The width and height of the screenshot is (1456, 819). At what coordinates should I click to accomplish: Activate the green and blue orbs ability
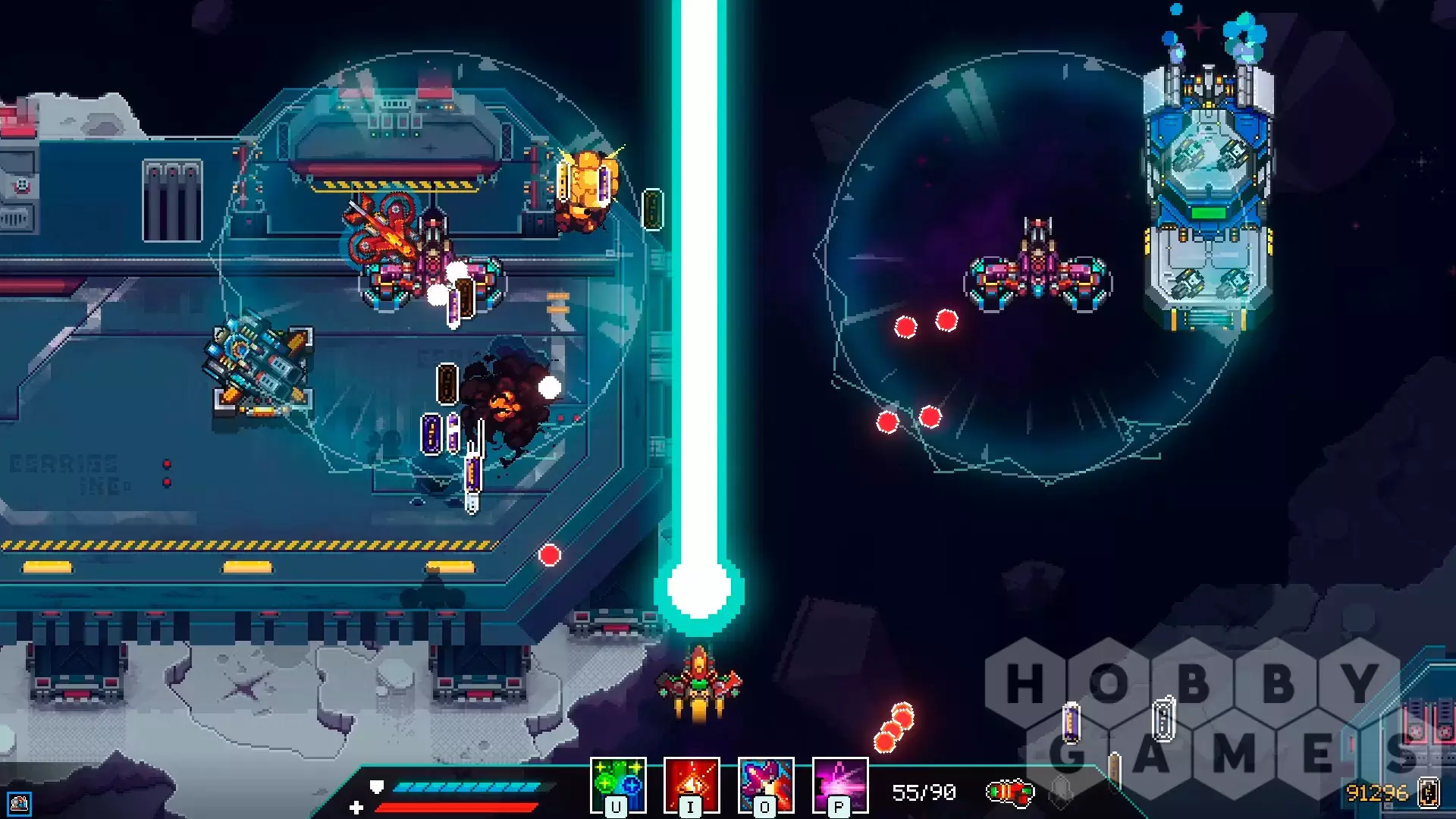618,784
